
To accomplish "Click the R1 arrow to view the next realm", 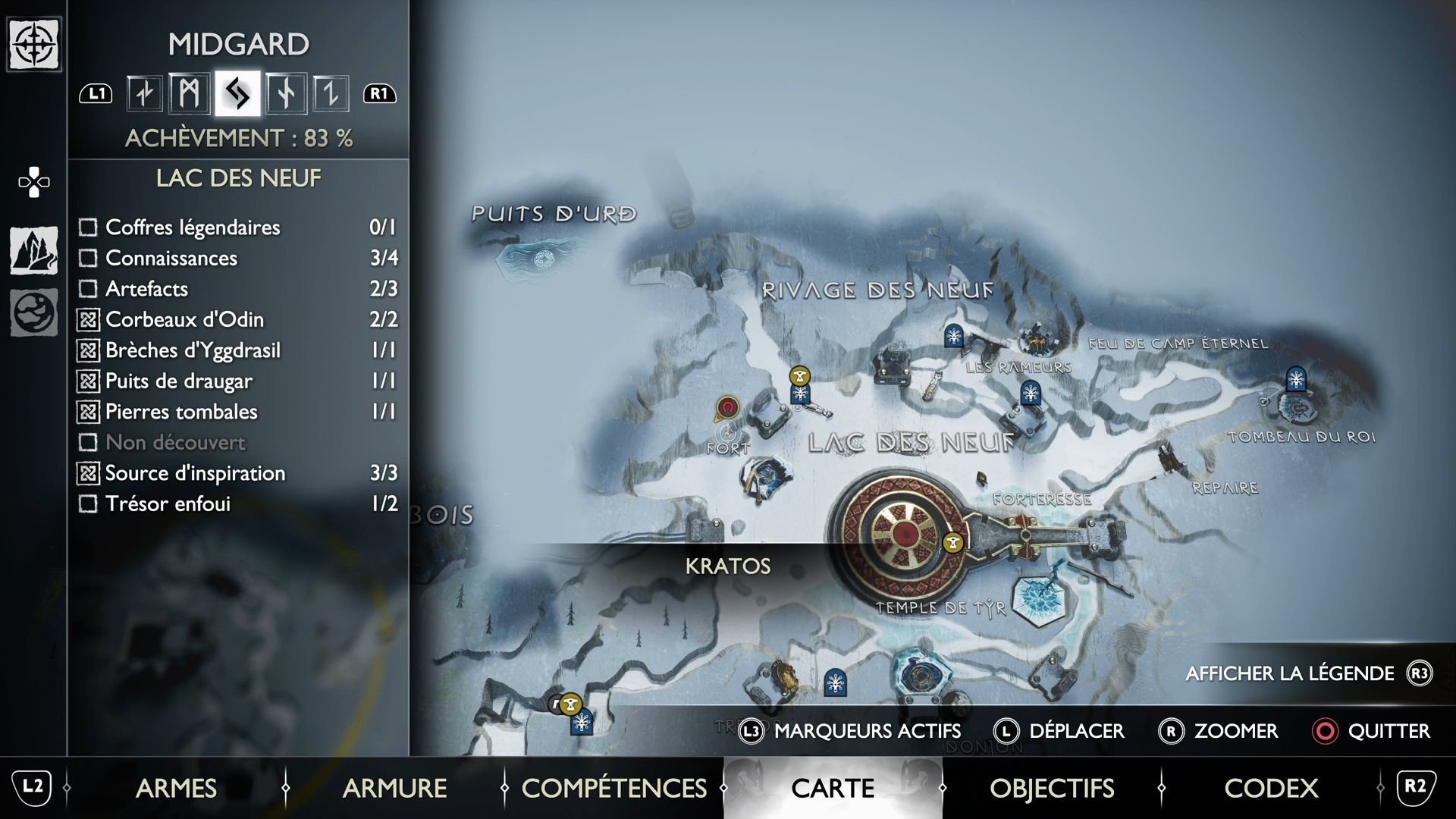I will point(379,93).
